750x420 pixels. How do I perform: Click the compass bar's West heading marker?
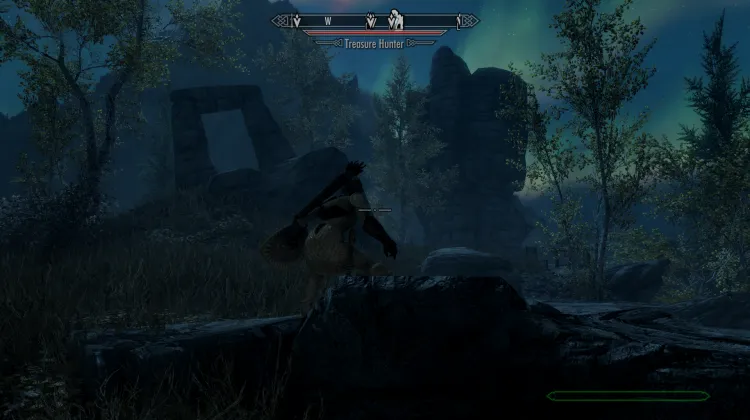327,20
